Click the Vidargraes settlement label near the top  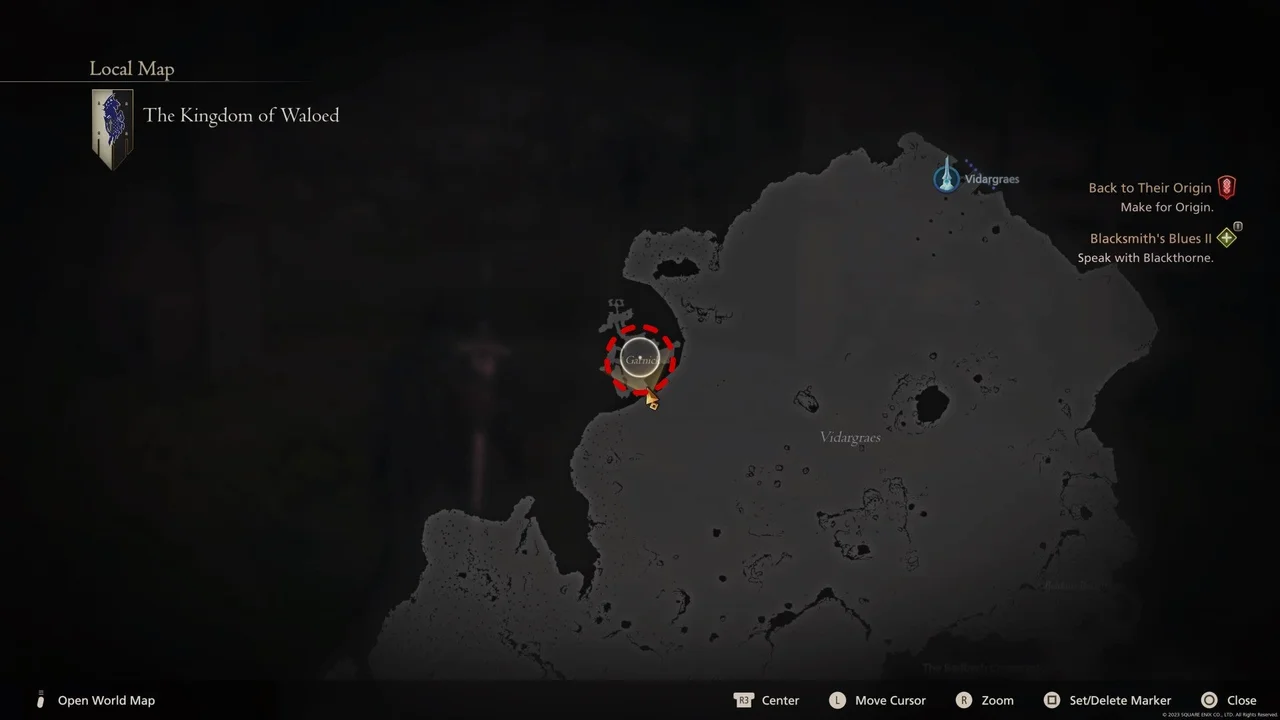point(991,178)
